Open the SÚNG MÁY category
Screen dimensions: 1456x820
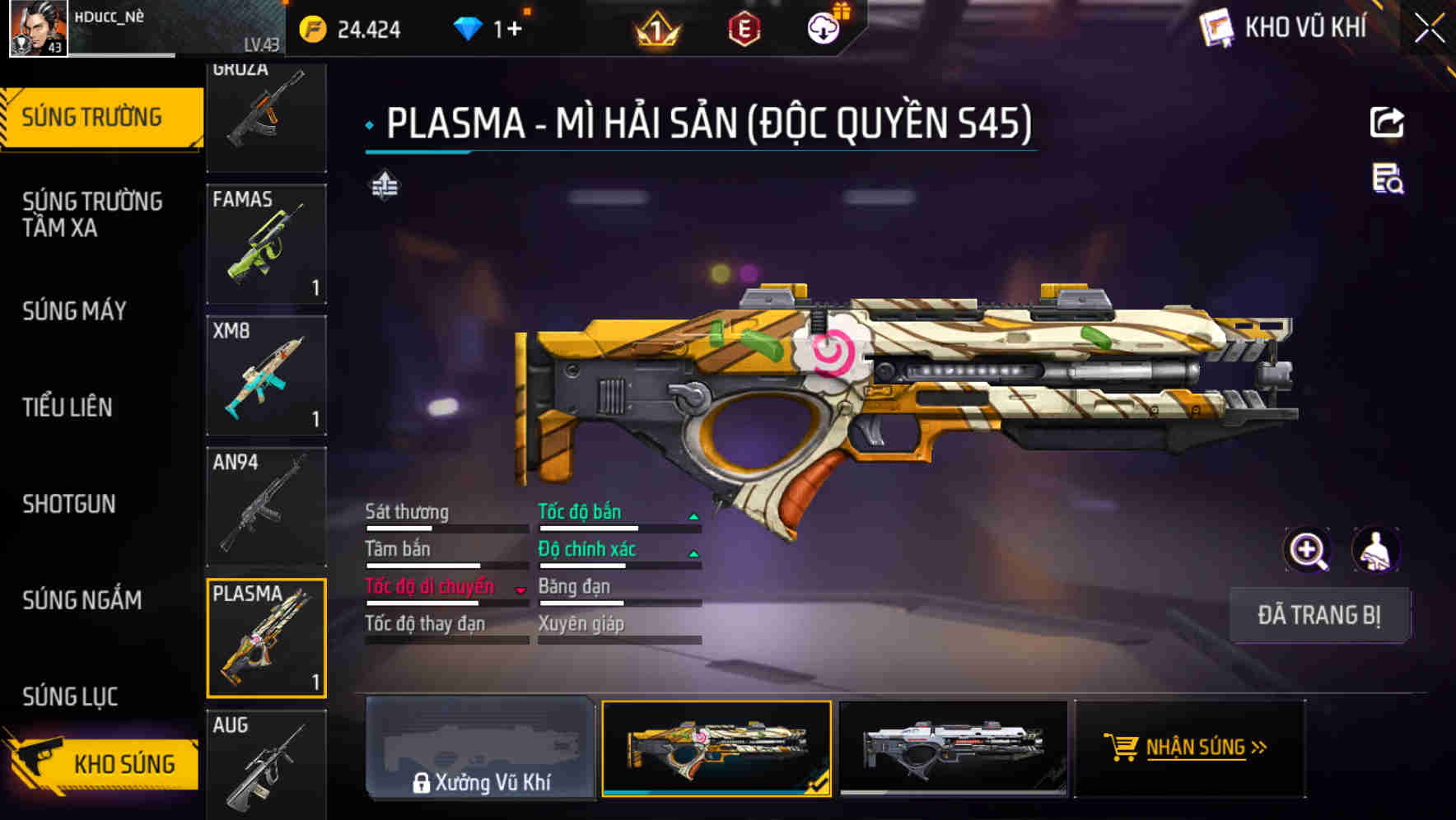73,311
